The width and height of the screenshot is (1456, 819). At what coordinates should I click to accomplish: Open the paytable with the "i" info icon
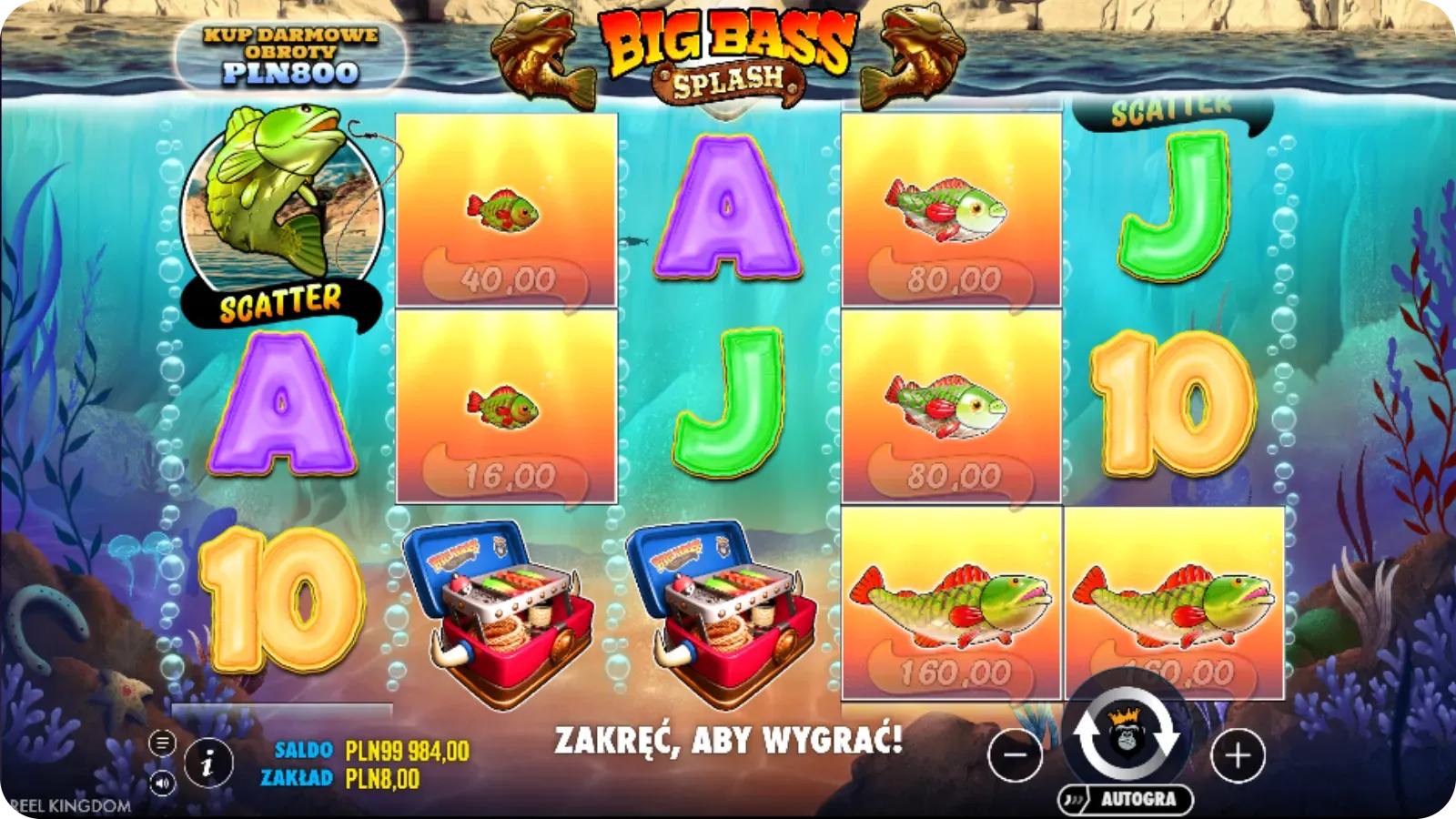[x=209, y=761]
